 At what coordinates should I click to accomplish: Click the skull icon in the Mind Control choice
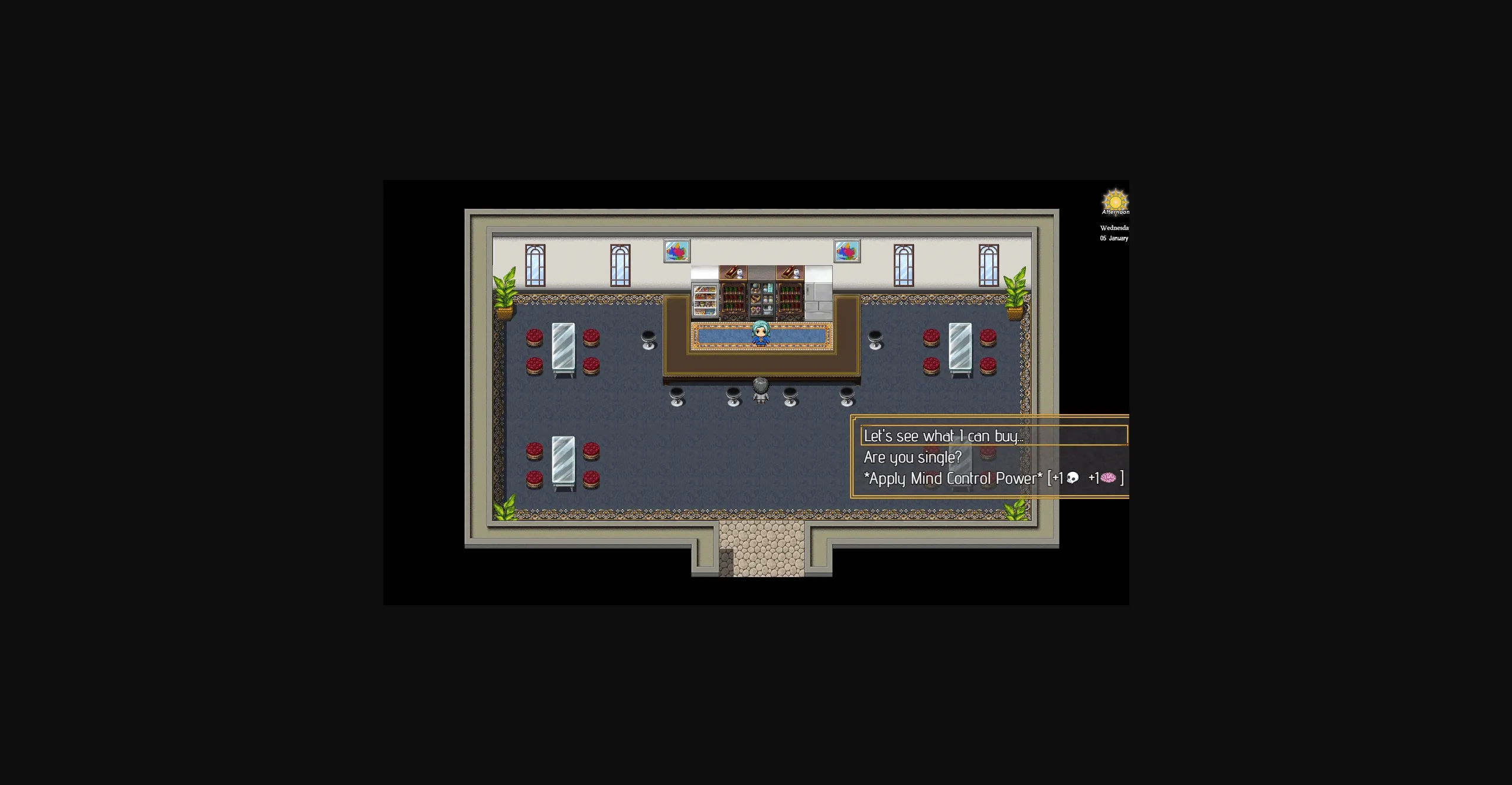pos(1074,478)
